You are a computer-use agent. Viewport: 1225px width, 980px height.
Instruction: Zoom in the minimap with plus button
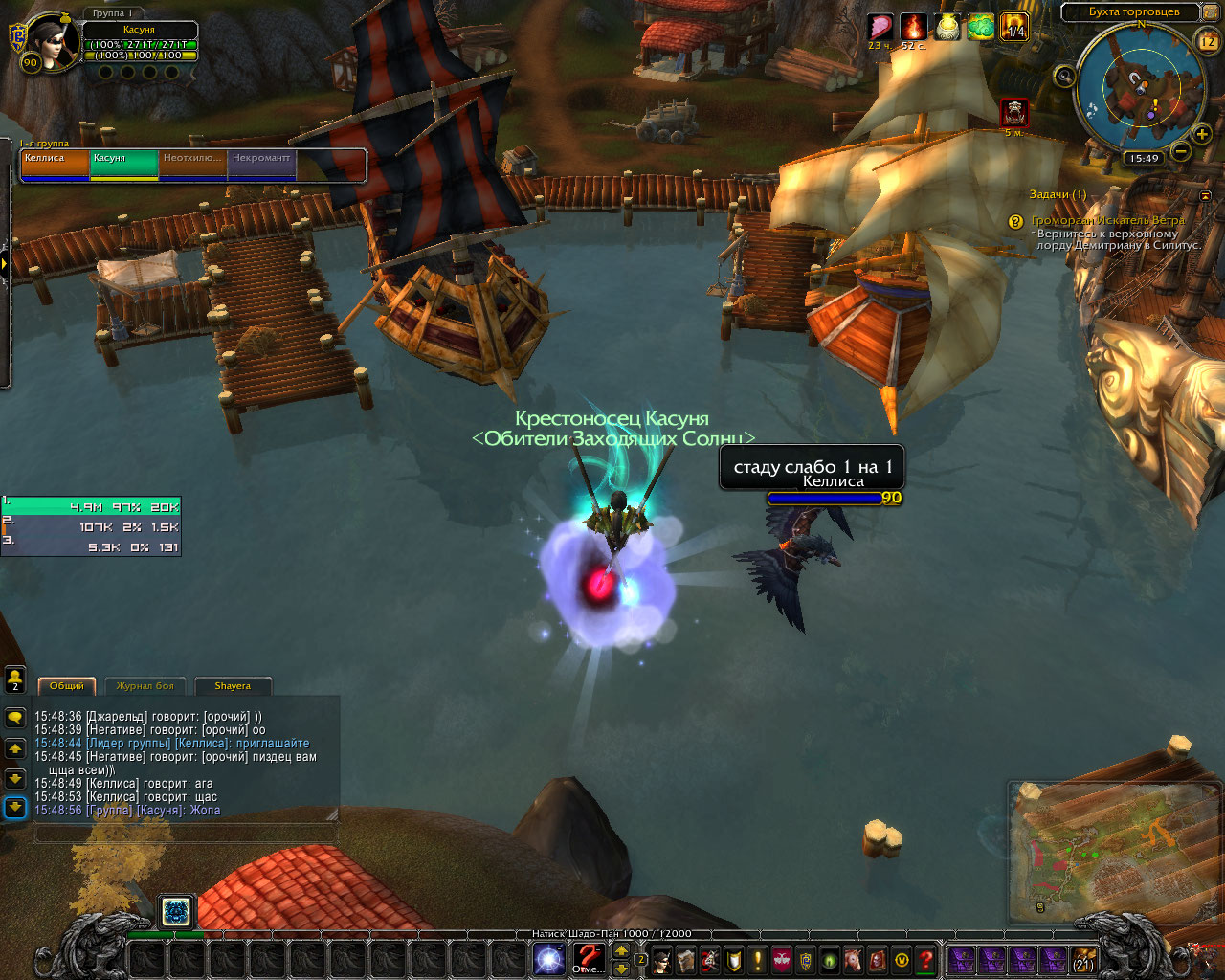click(x=1202, y=135)
